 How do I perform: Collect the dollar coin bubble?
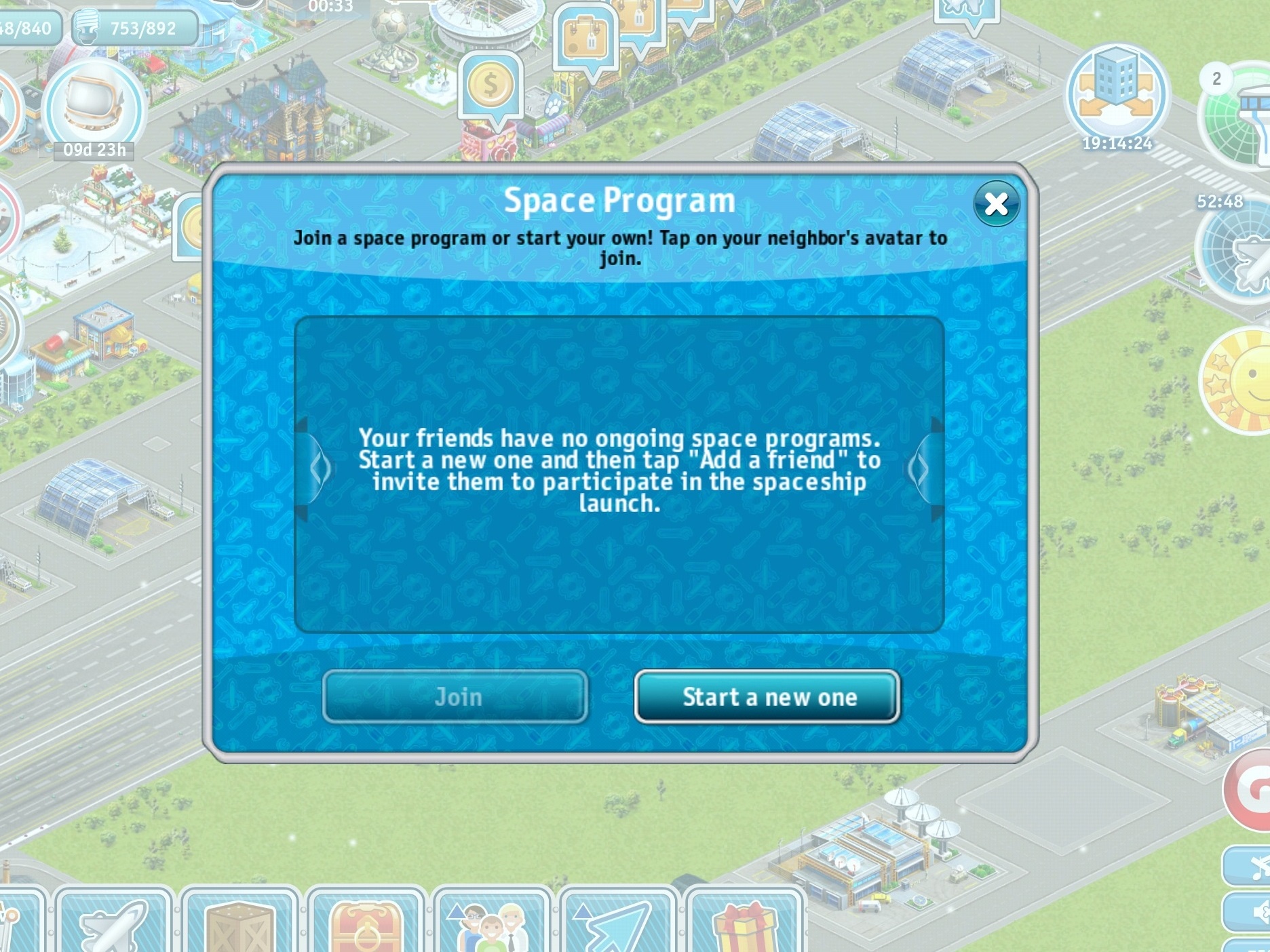point(490,87)
